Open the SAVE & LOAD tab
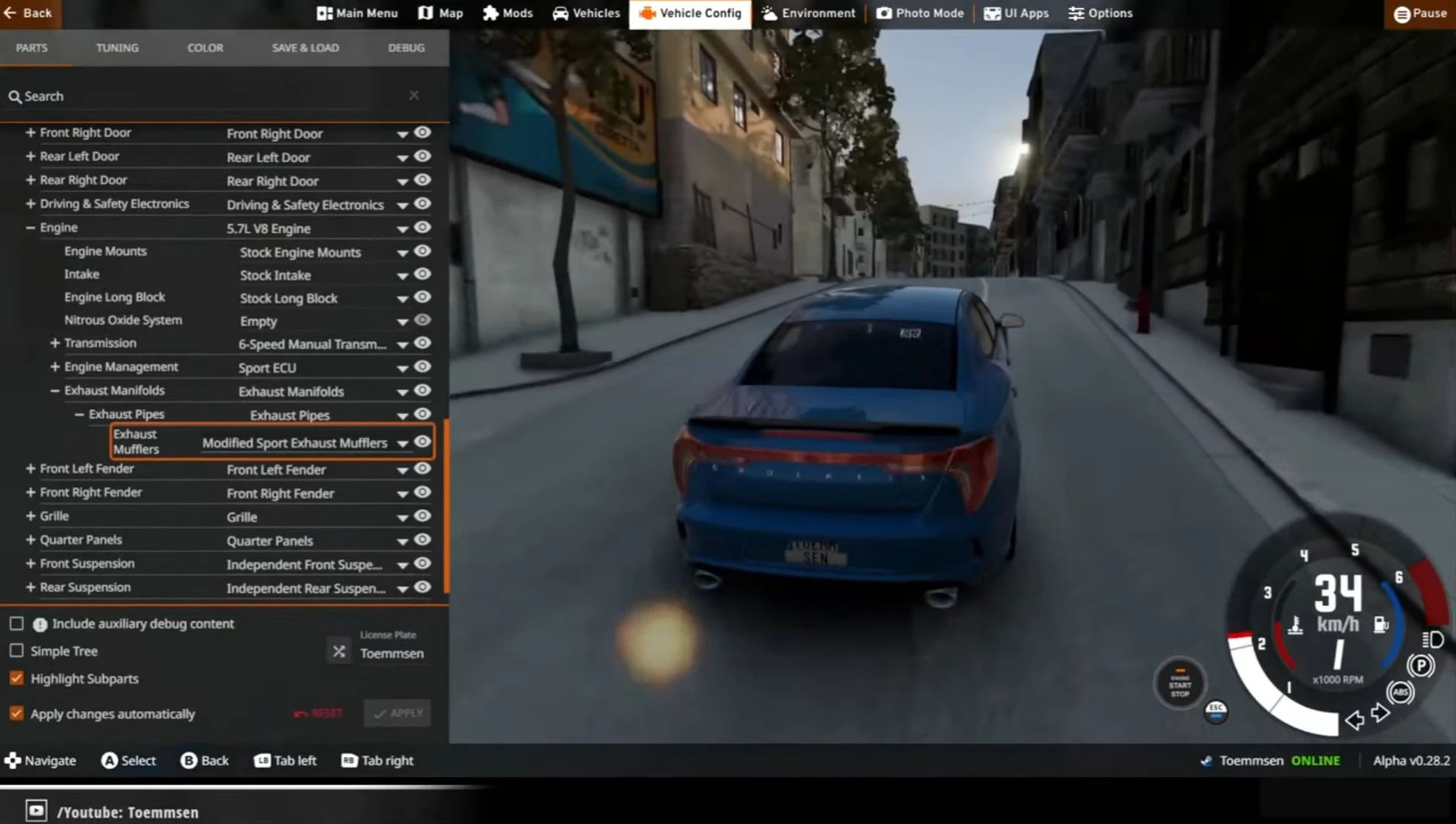This screenshot has width=1456, height=824. coord(304,47)
